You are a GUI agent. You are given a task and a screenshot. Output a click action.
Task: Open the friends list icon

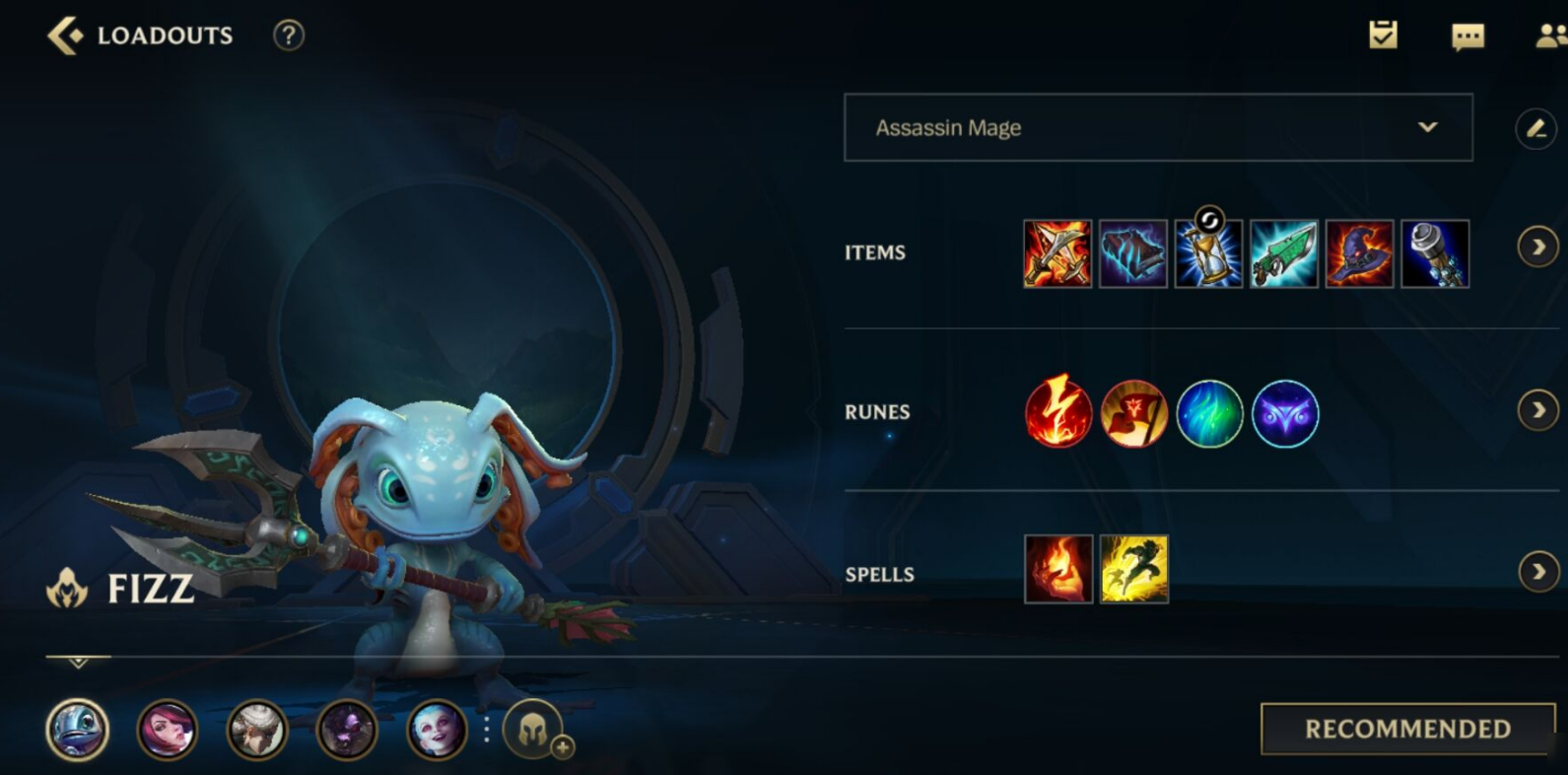pos(1550,36)
